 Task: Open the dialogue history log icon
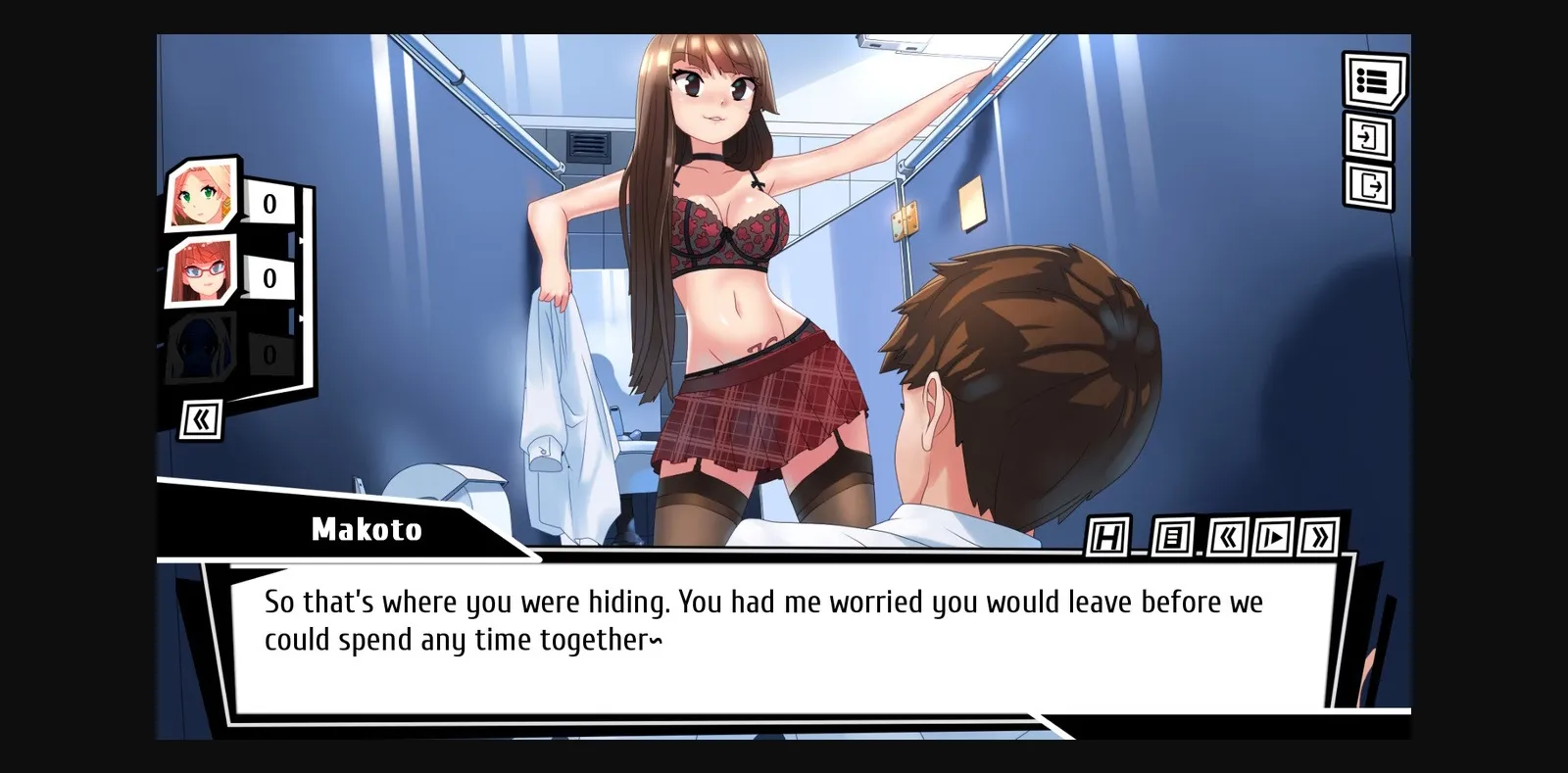click(1172, 537)
